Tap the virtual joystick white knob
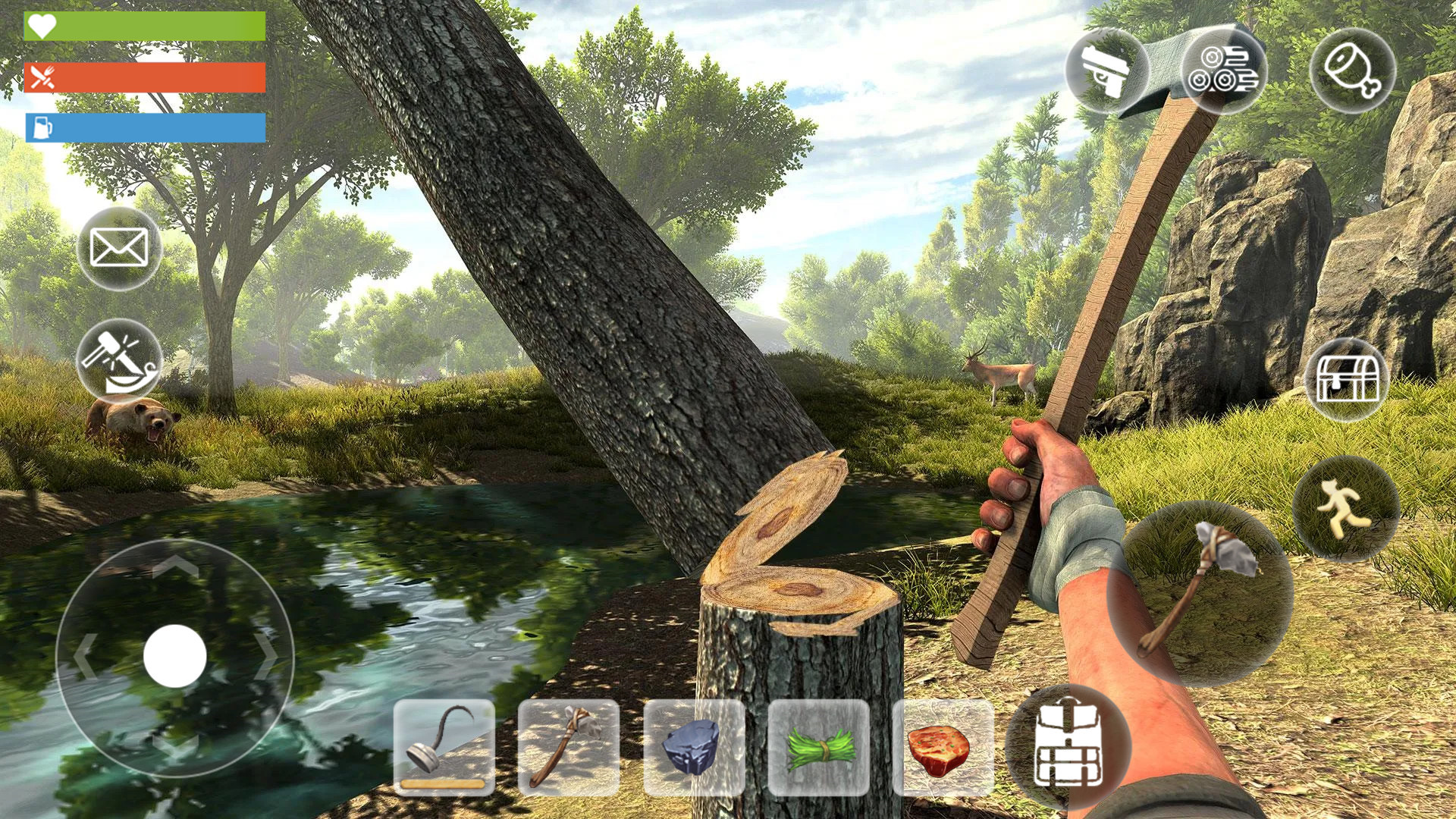Image resolution: width=1456 pixels, height=819 pixels. [175, 656]
